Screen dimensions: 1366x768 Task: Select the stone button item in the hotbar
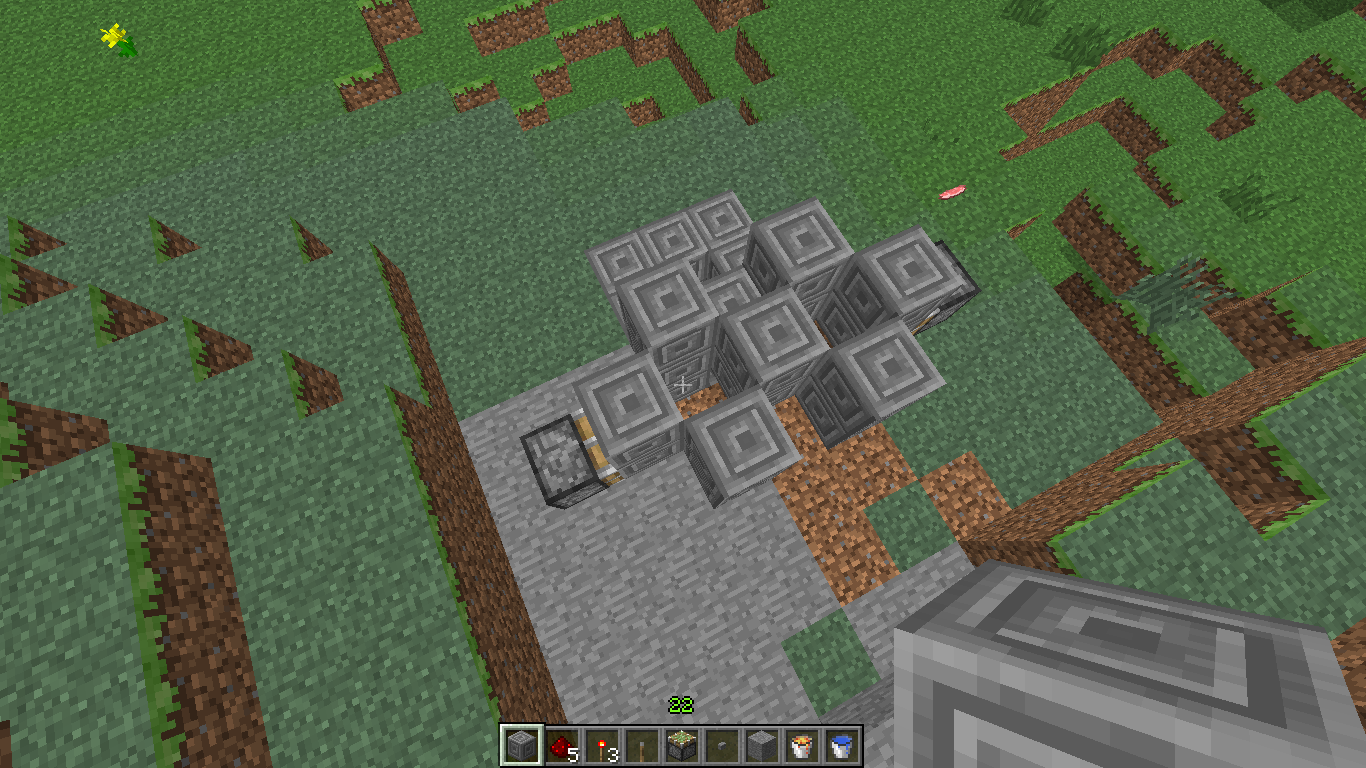[x=721, y=746]
